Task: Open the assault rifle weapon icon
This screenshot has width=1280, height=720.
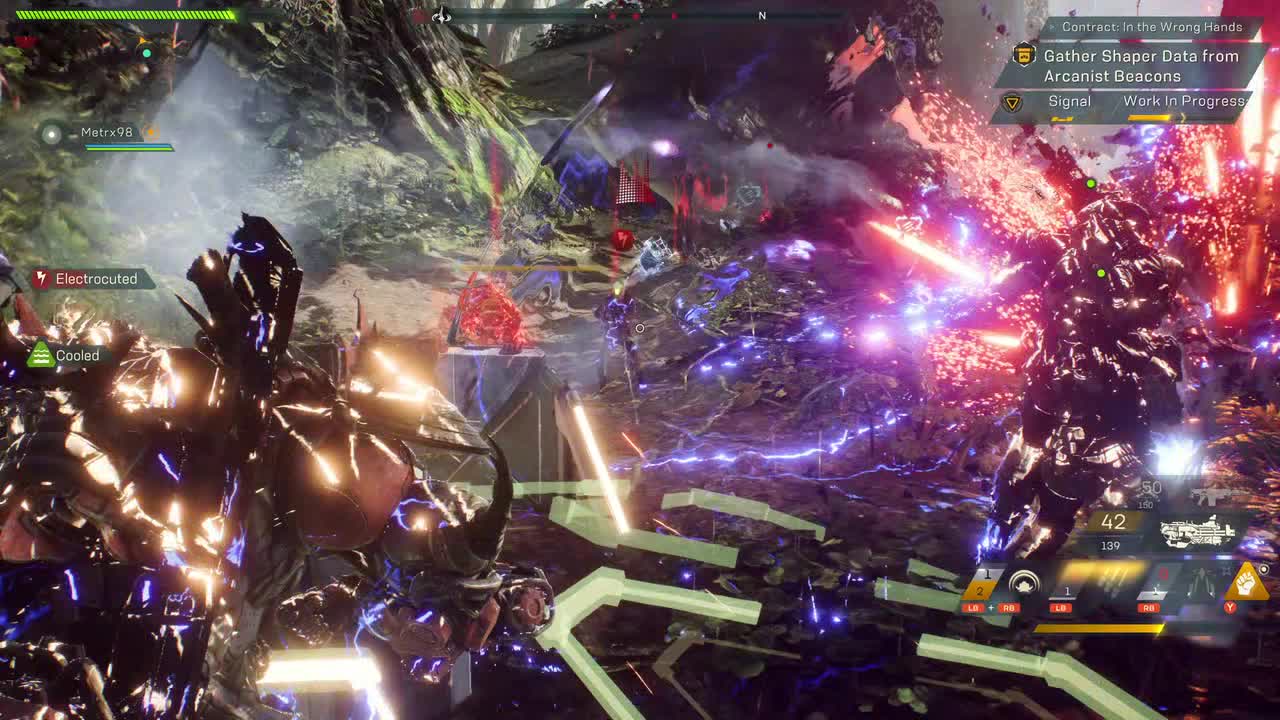Action: [1210, 496]
